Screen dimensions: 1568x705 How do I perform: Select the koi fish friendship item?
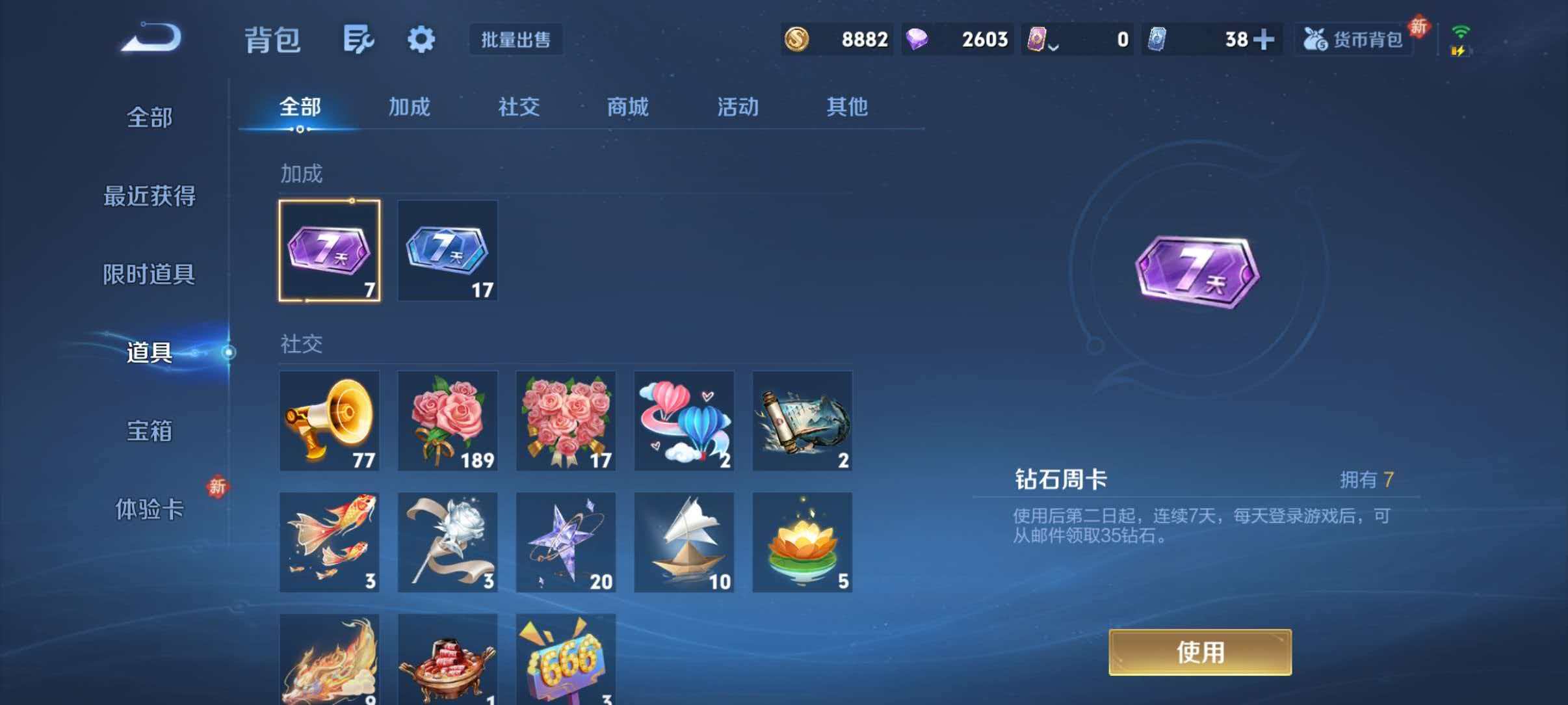330,542
